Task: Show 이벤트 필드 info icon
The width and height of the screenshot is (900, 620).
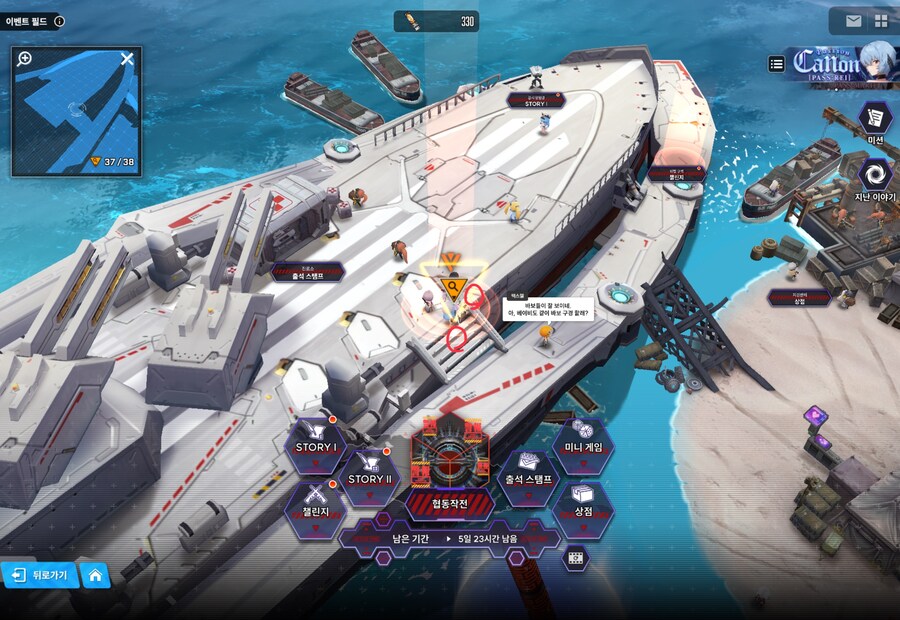Action: point(59,21)
